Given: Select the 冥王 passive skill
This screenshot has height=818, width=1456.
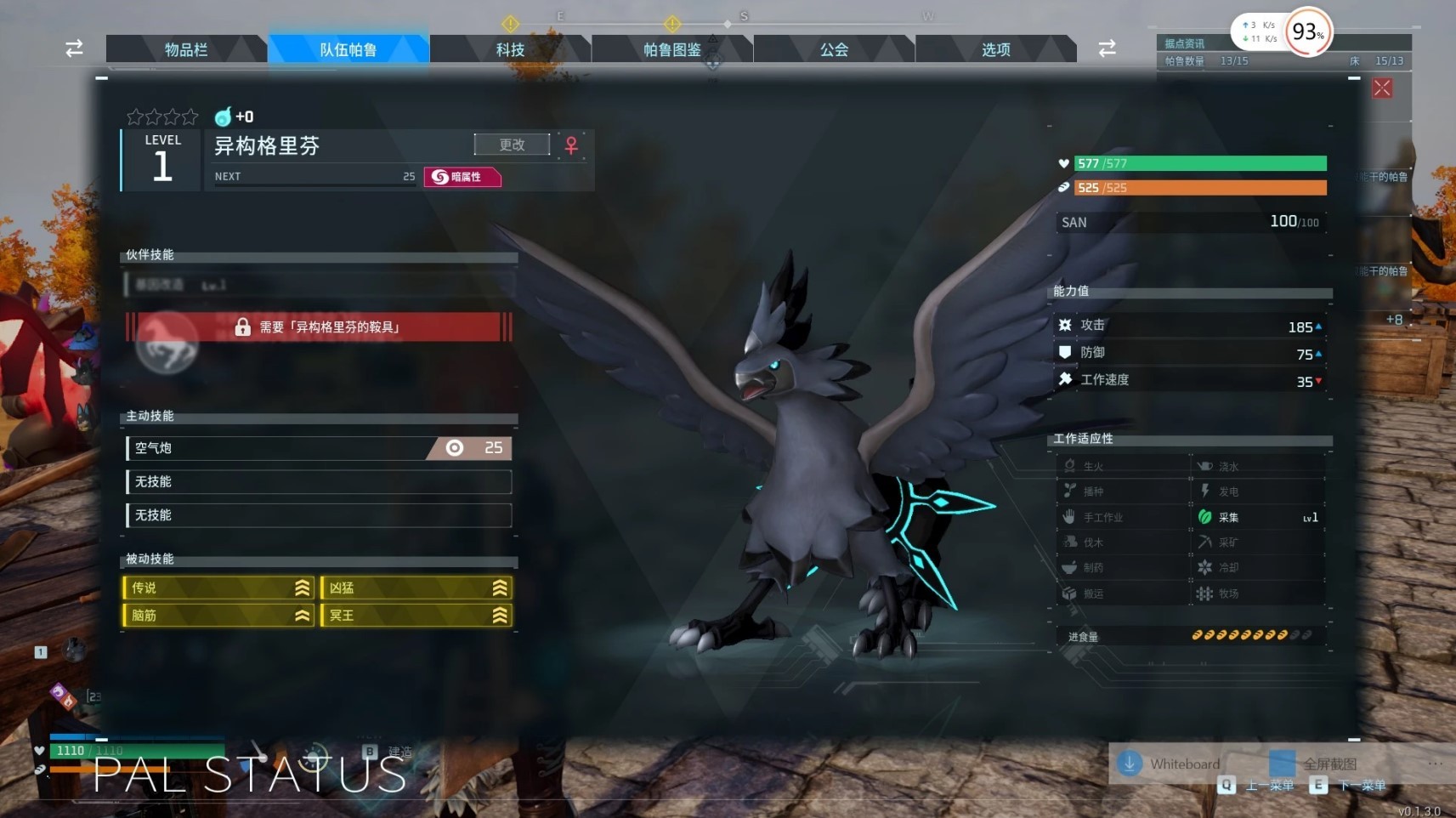Looking at the screenshot, I should pyautogui.click(x=416, y=615).
